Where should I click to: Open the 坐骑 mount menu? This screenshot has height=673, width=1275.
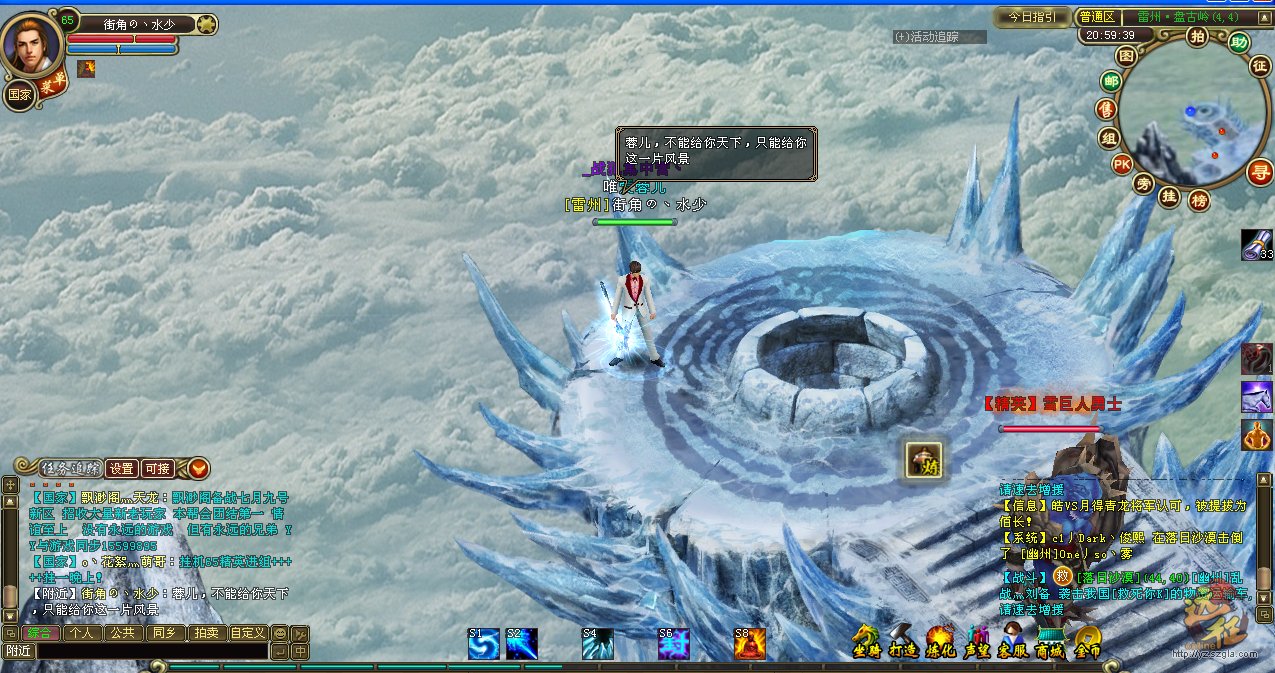[866, 642]
